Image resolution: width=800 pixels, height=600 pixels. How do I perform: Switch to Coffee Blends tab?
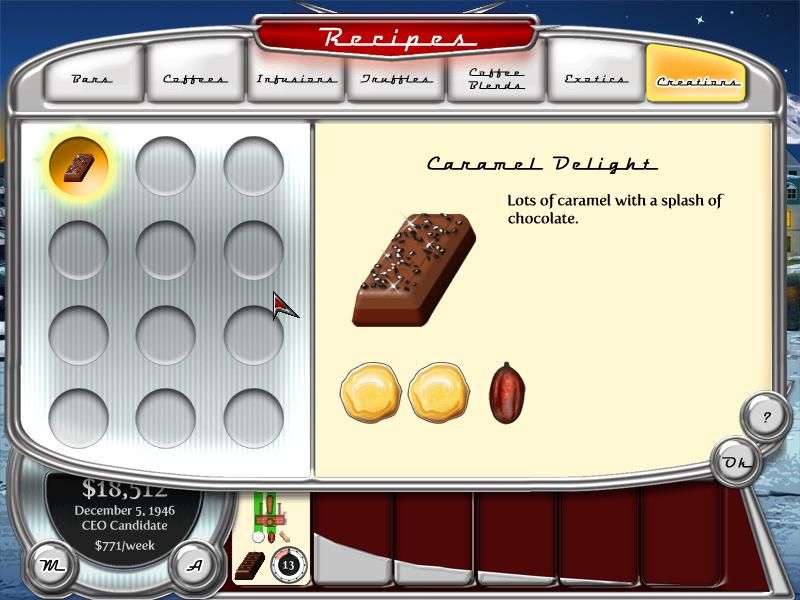[x=496, y=77]
